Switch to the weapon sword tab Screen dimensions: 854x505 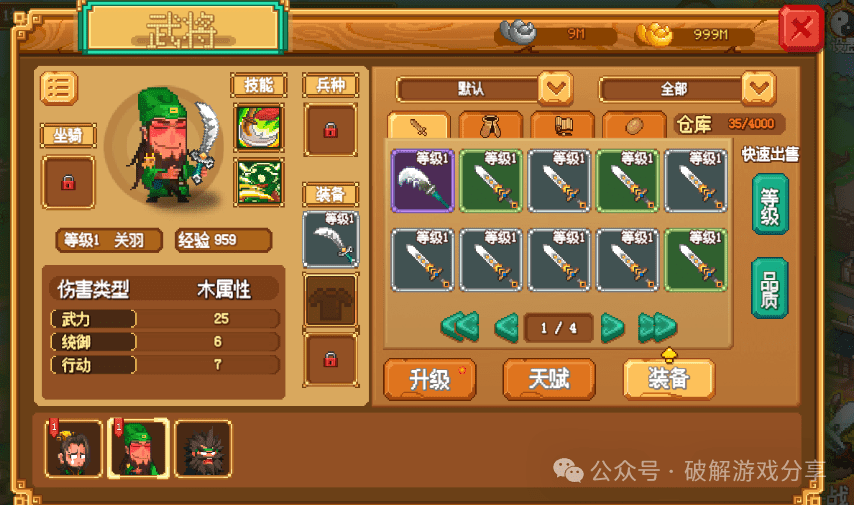pyautogui.click(x=419, y=127)
